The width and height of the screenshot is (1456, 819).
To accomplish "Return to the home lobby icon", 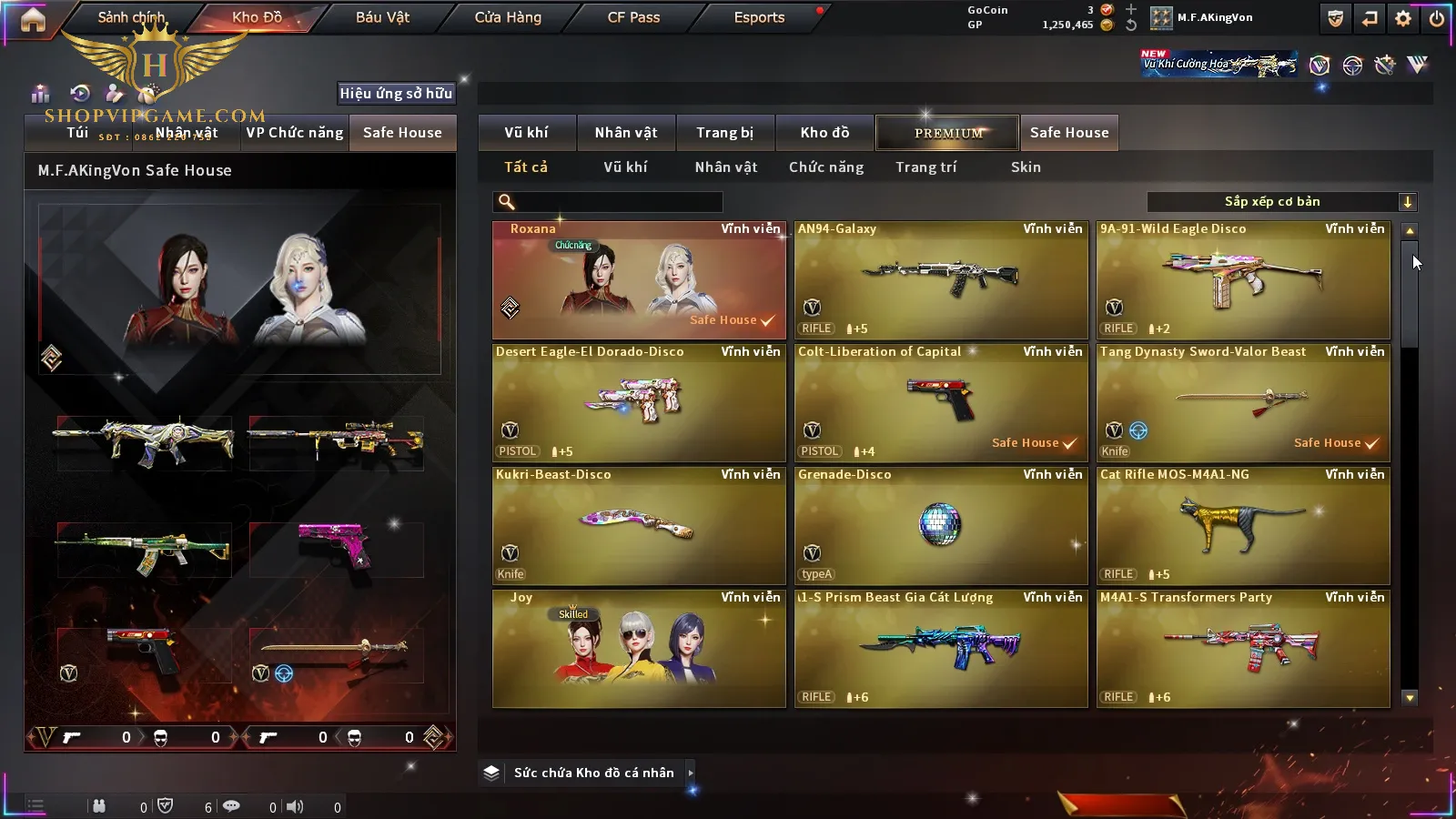I will coord(33,19).
